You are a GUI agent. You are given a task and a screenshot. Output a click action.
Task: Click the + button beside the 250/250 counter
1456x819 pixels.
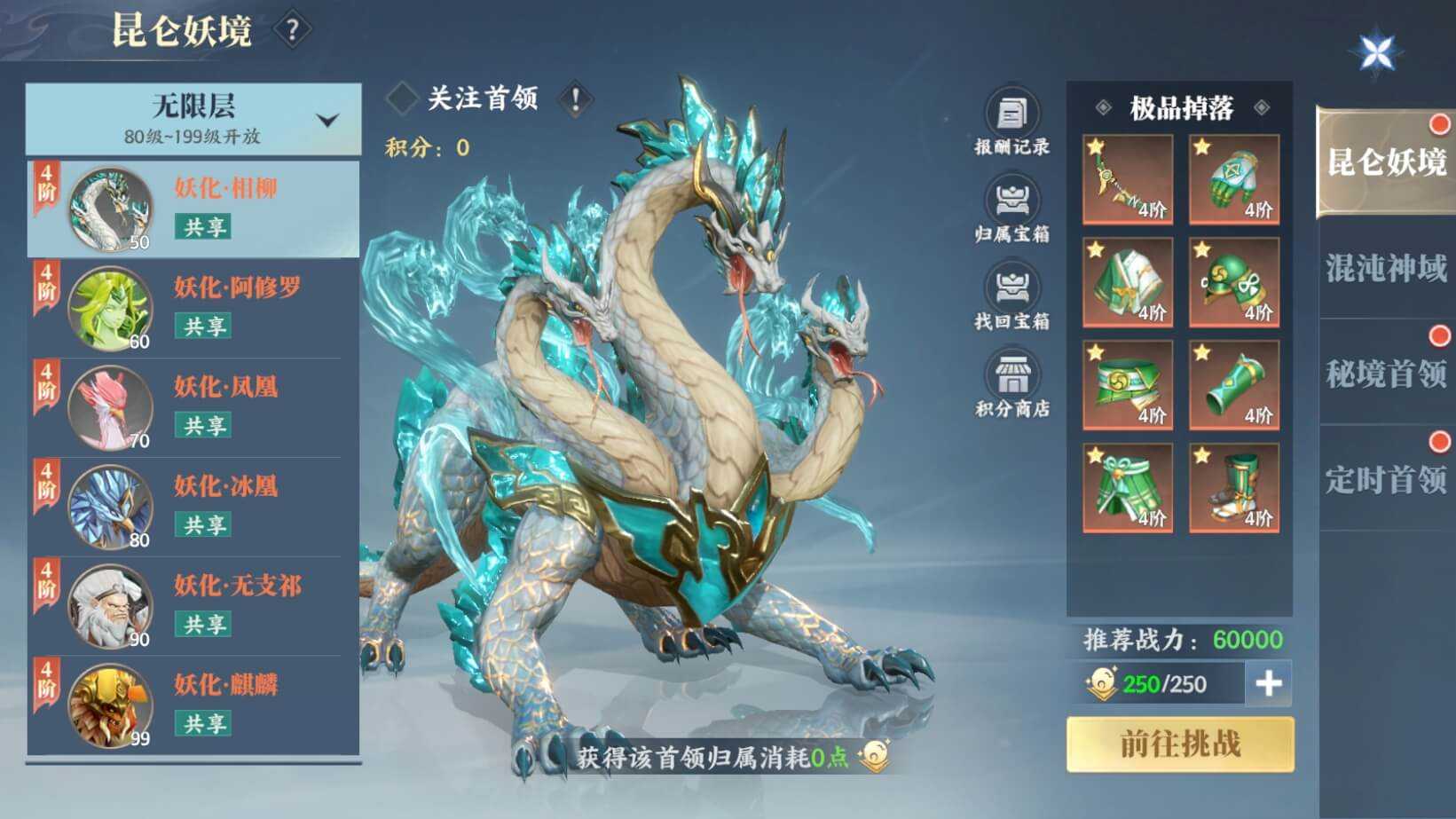(1269, 685)
